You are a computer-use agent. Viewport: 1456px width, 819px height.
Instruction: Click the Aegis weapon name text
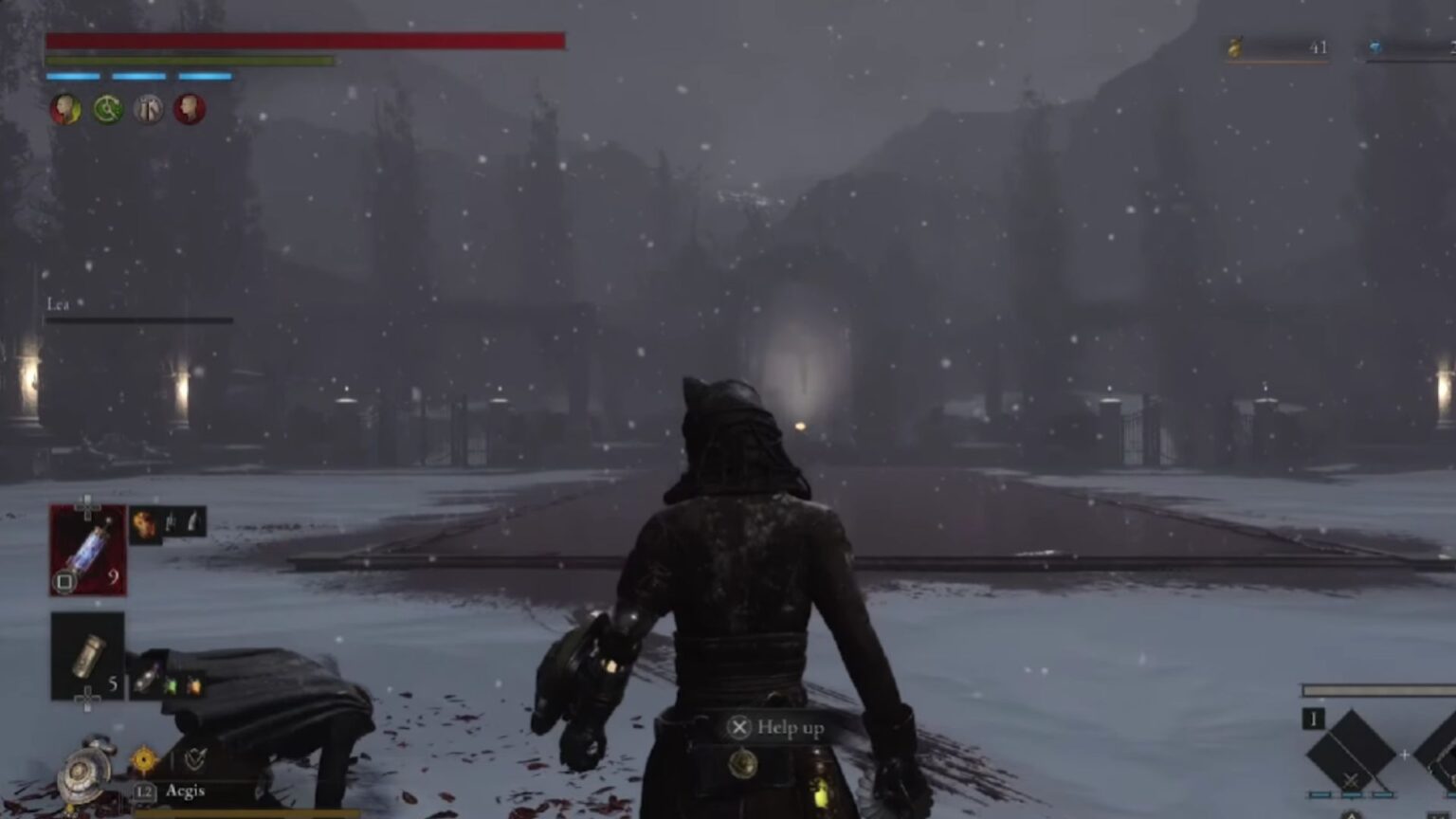pyautogui.click(x=187, y=792)
